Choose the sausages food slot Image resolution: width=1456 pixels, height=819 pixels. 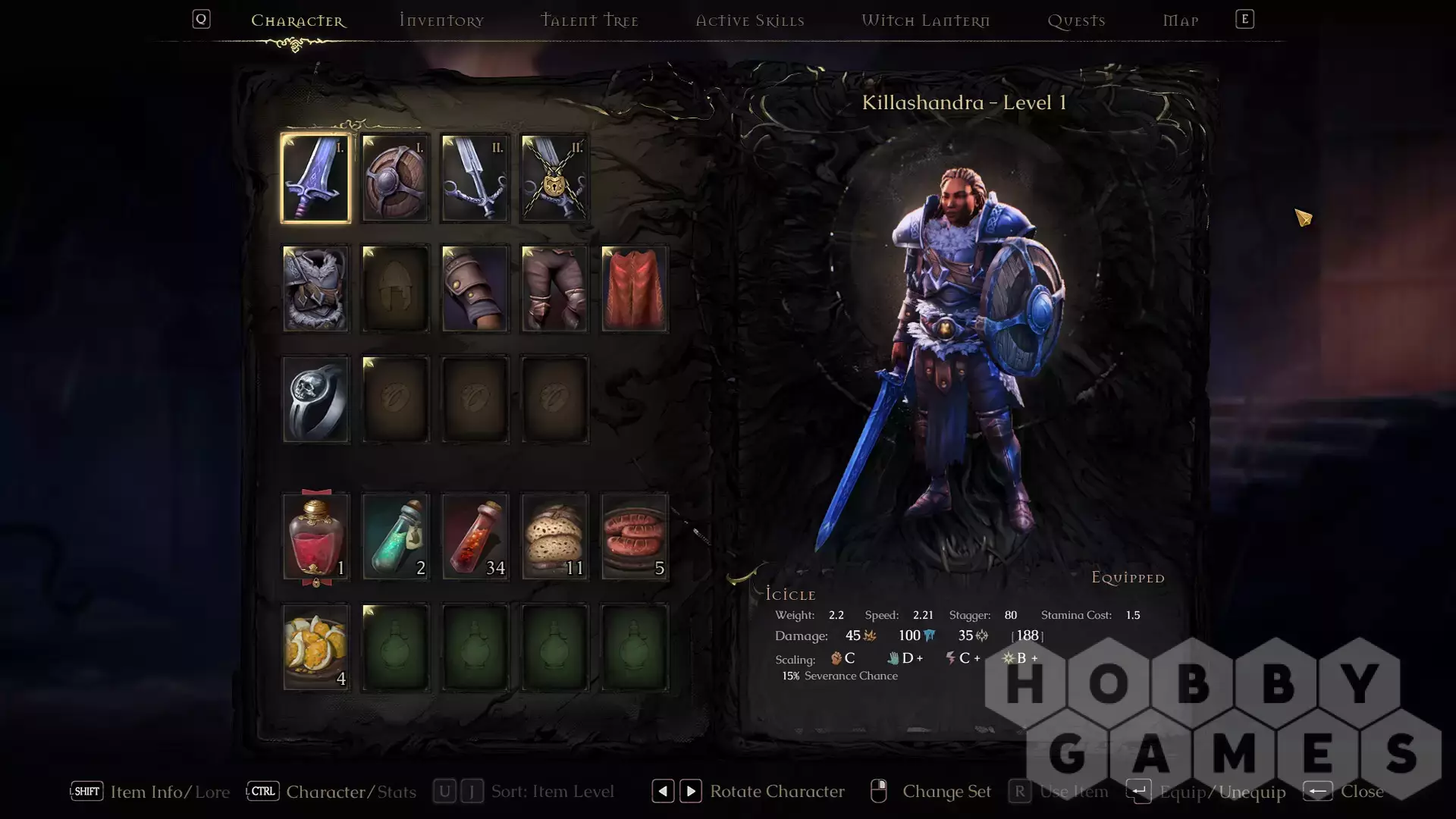pyautogui.click(x=634, y=537)
